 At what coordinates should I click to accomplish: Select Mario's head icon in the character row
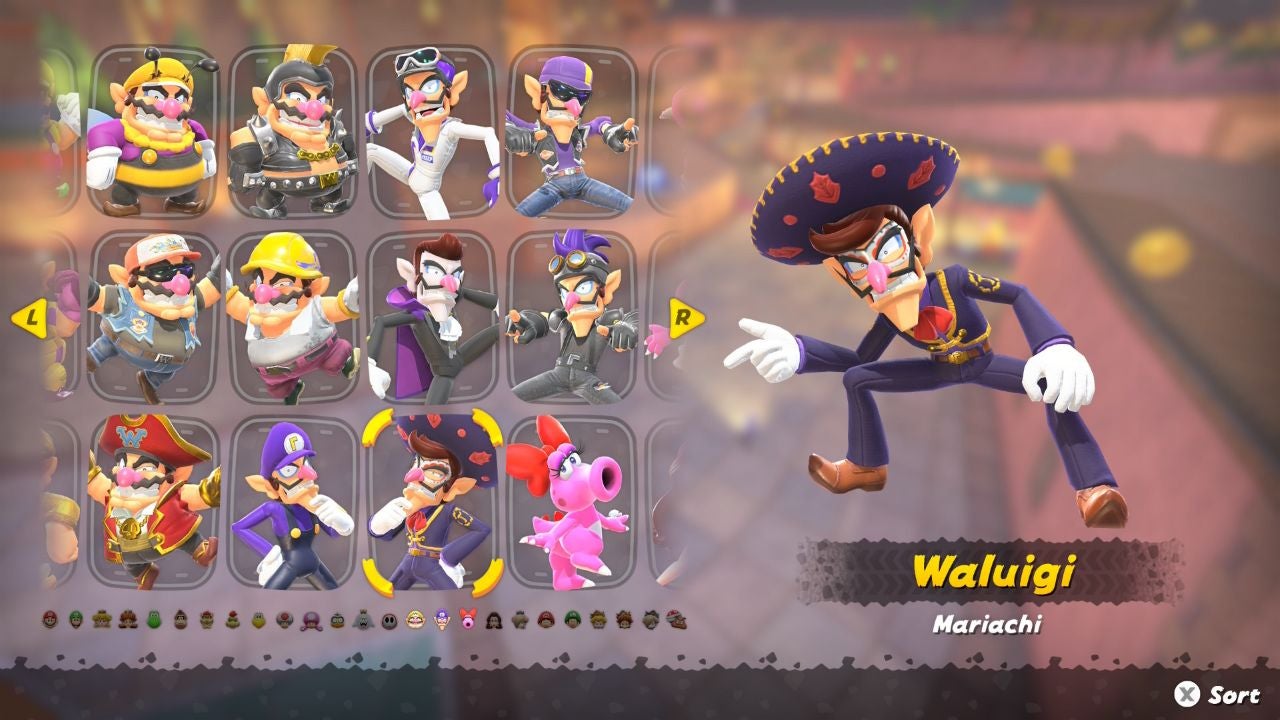(48, 622)
